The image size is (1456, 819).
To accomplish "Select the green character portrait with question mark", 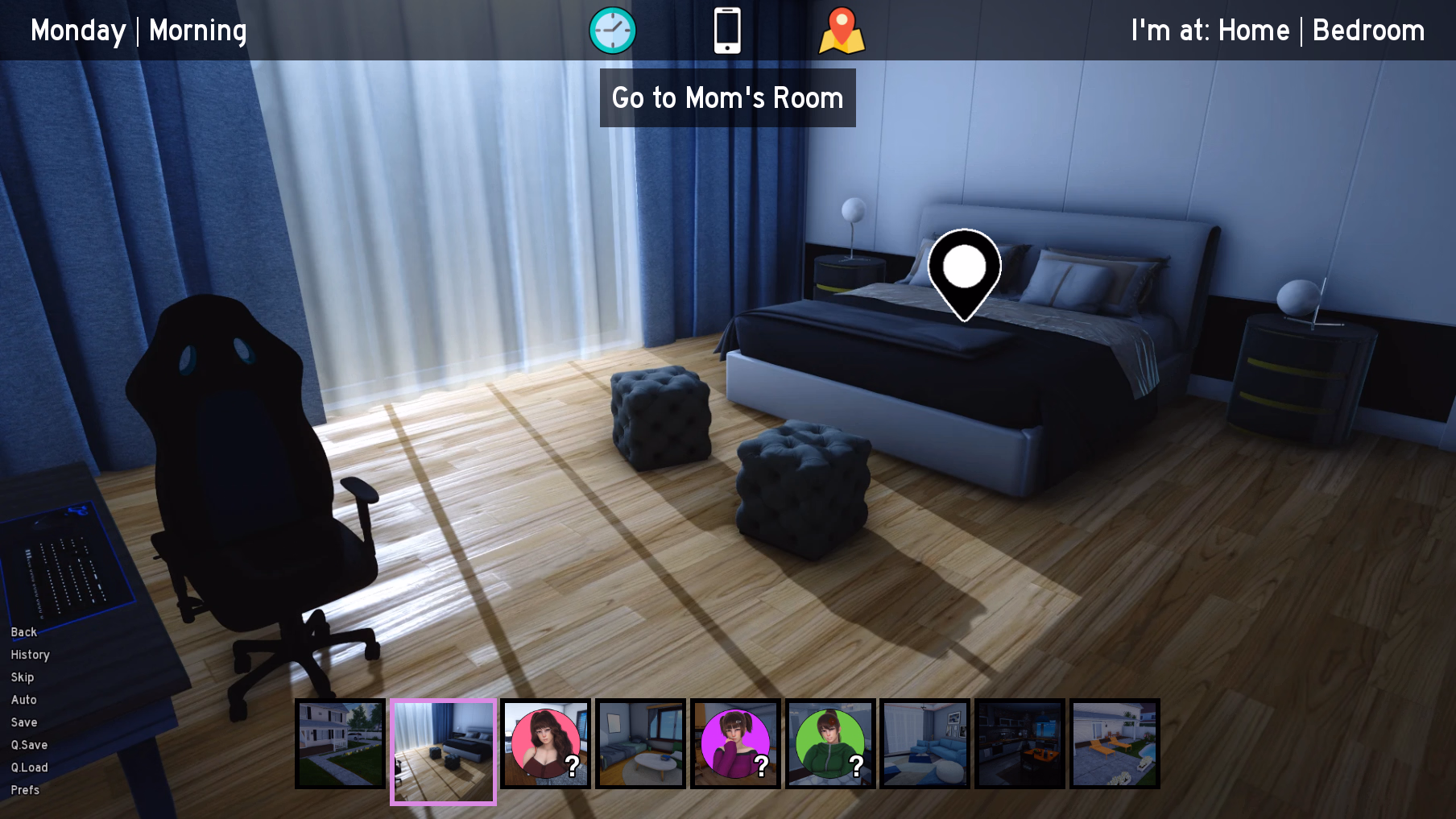I will (x=829, y=743).
